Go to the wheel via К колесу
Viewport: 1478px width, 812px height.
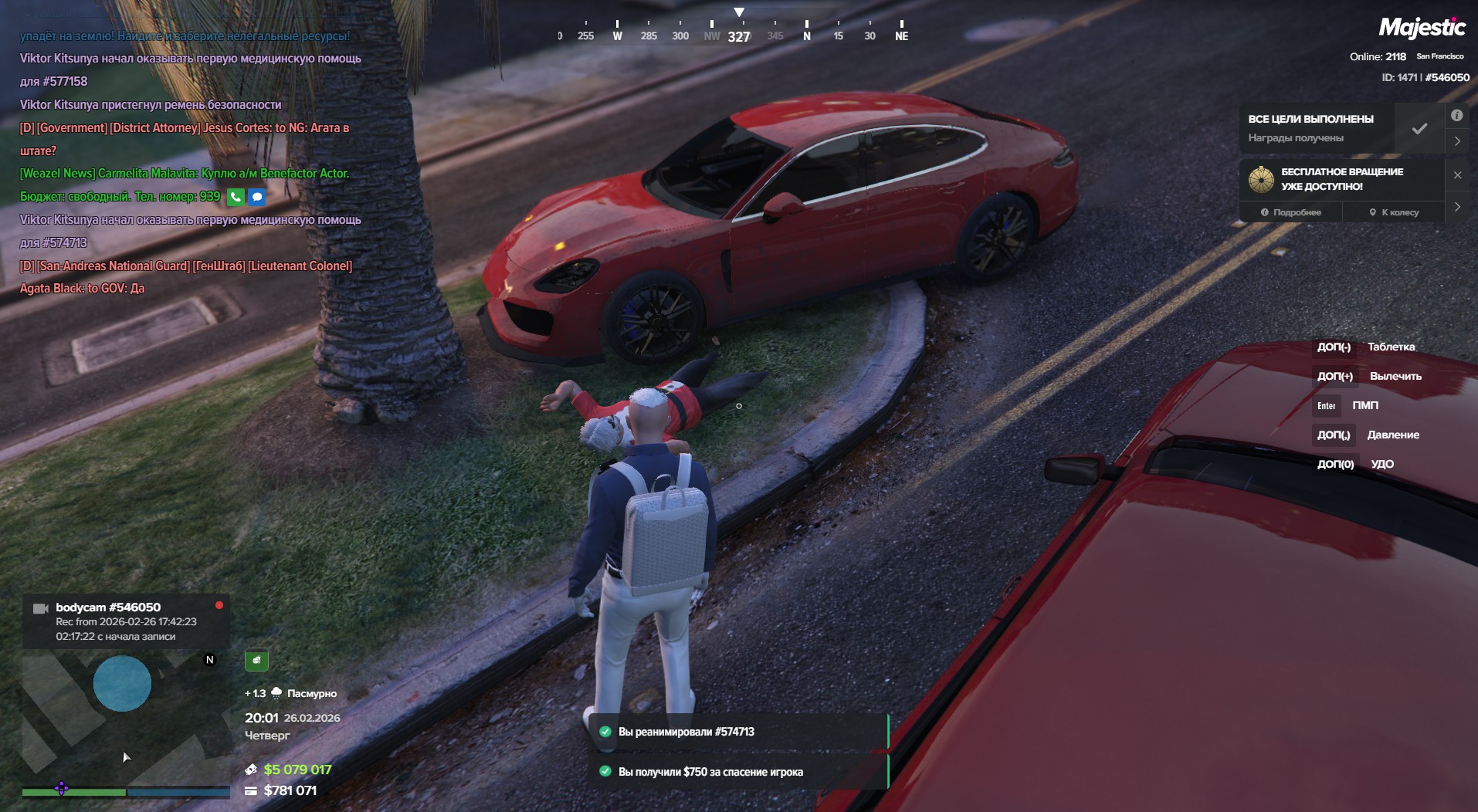(x=1394, y=212)
